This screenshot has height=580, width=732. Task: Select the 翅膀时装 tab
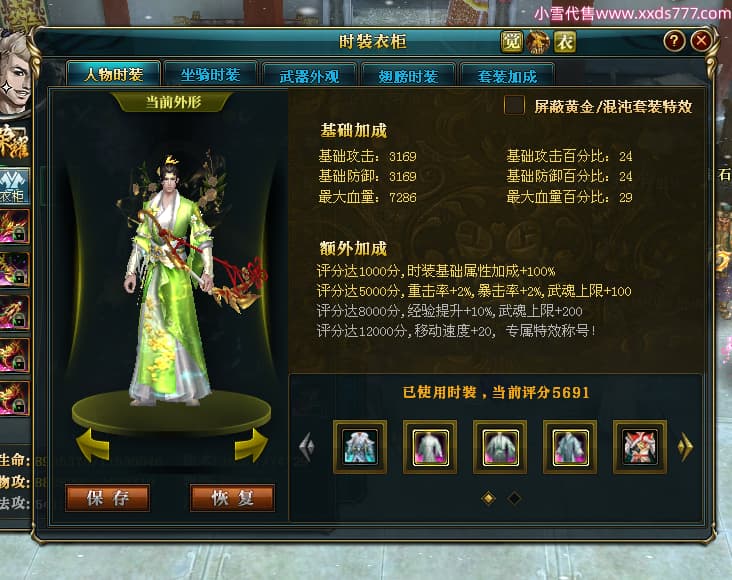408,76
